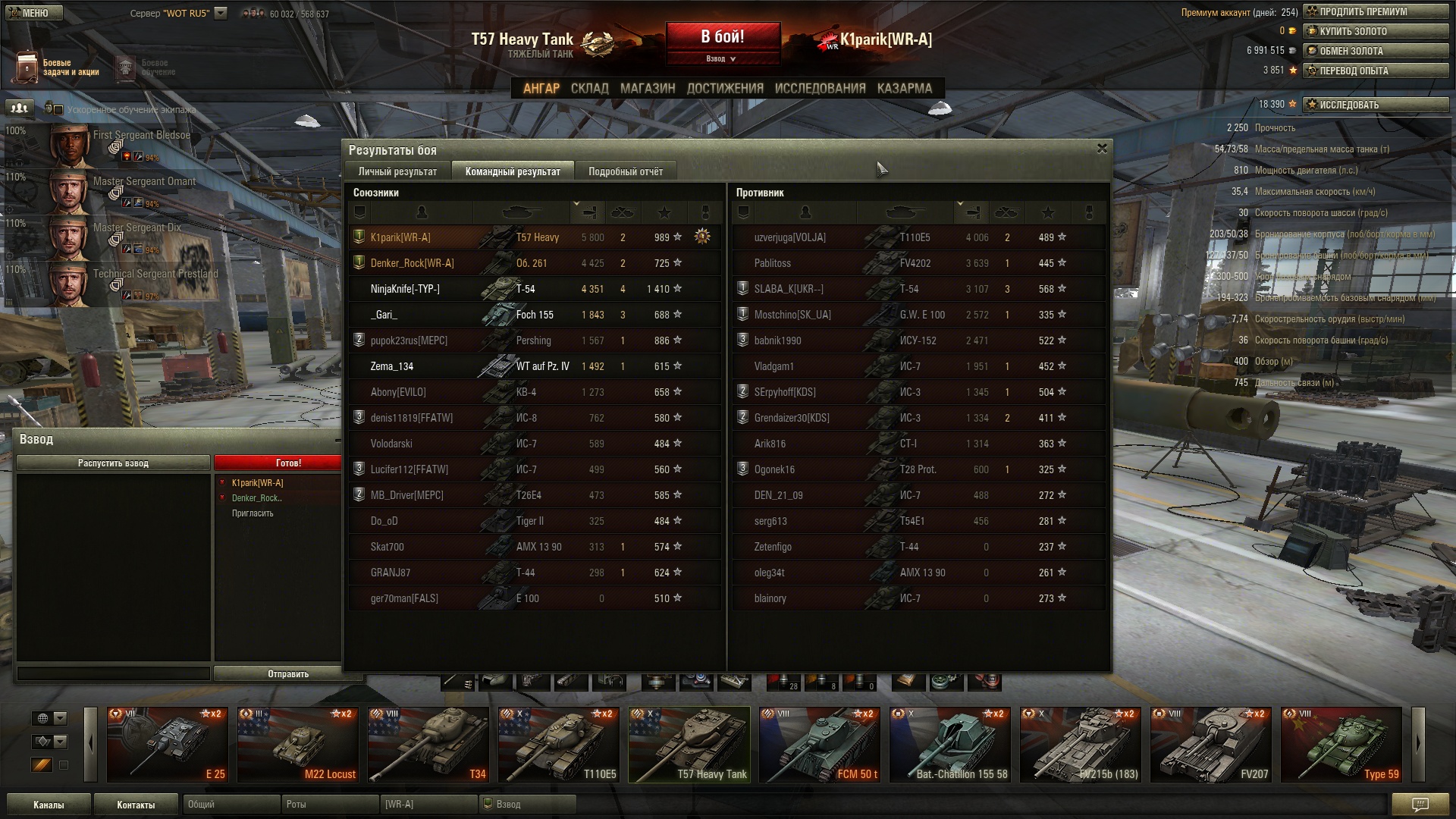1456x819 pixels.
Task: Toggle the red Готов! ready button
Action: [x=278, y=463]
